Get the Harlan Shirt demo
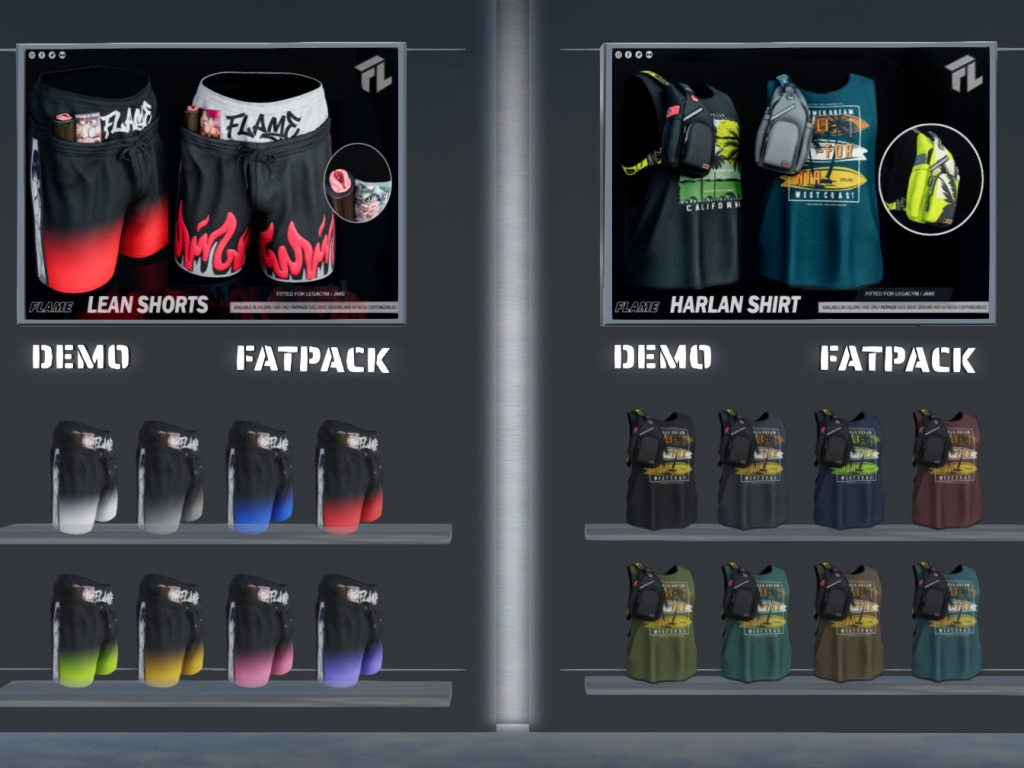Viewport: 1024px width, 768px height. (x=662, y=357)
